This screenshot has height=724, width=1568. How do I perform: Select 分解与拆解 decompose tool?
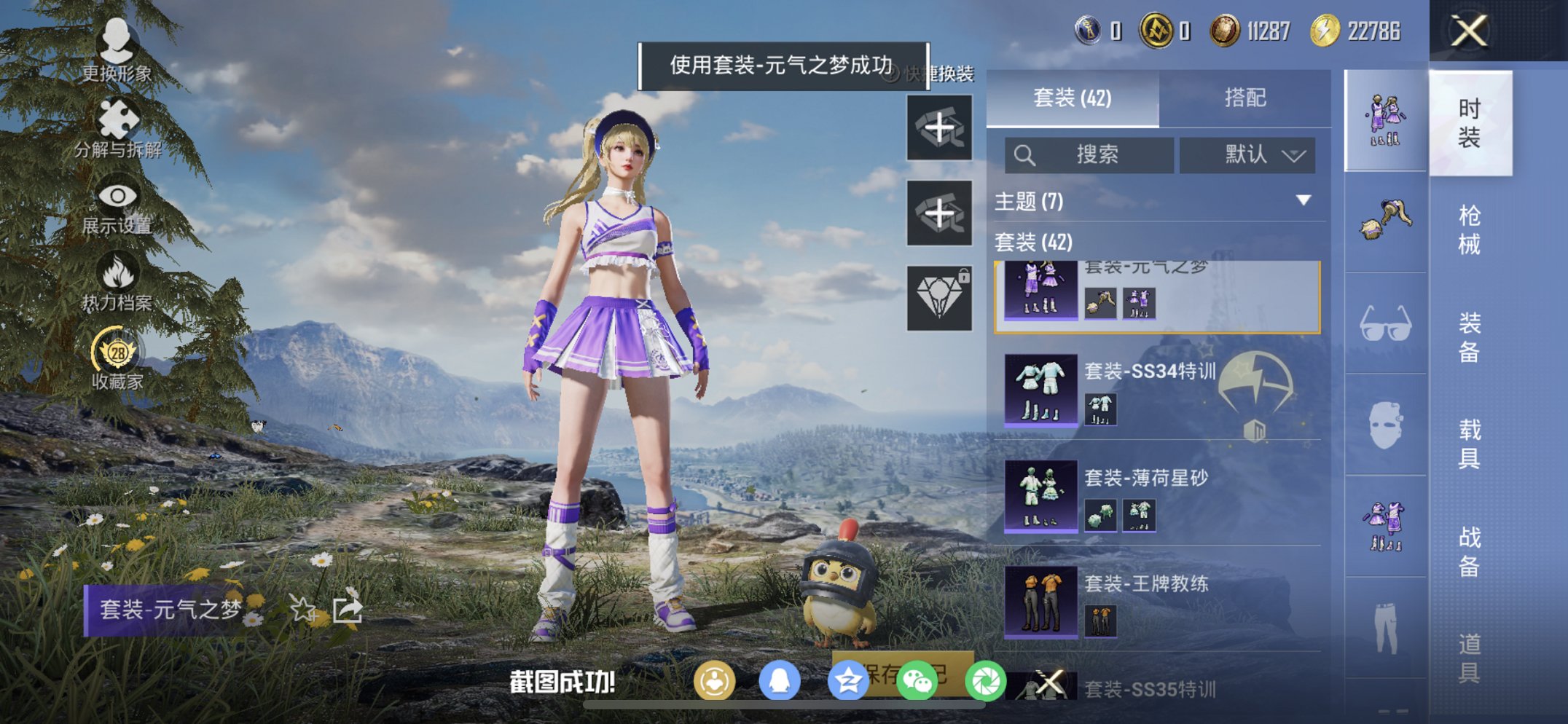pyautogui.click(x=117, y=117)
